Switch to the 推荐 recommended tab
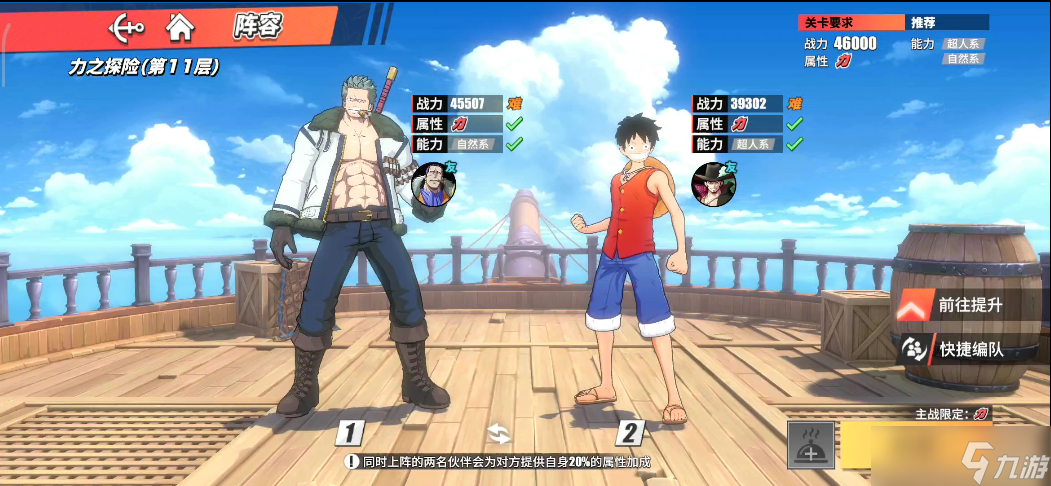This screenshot has width=1051, height=486. coord(946,22)
